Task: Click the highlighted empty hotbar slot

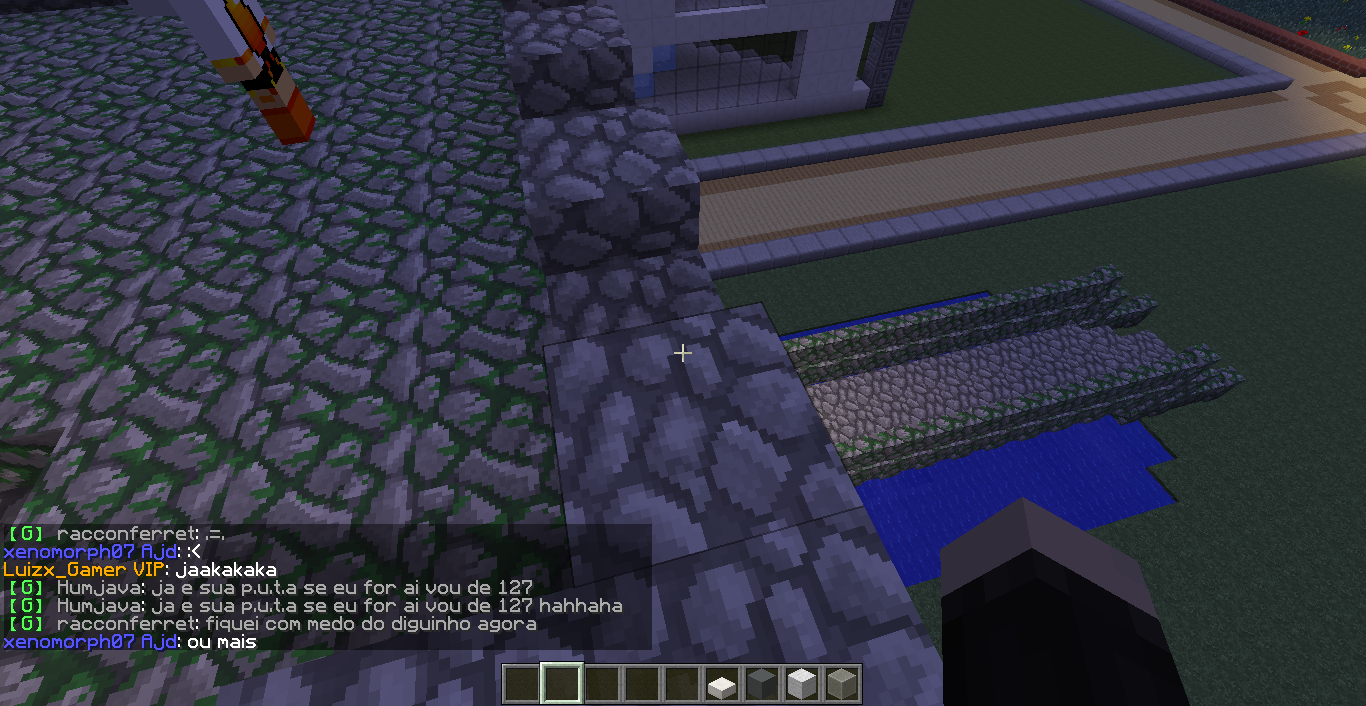Action: (561, 685)
